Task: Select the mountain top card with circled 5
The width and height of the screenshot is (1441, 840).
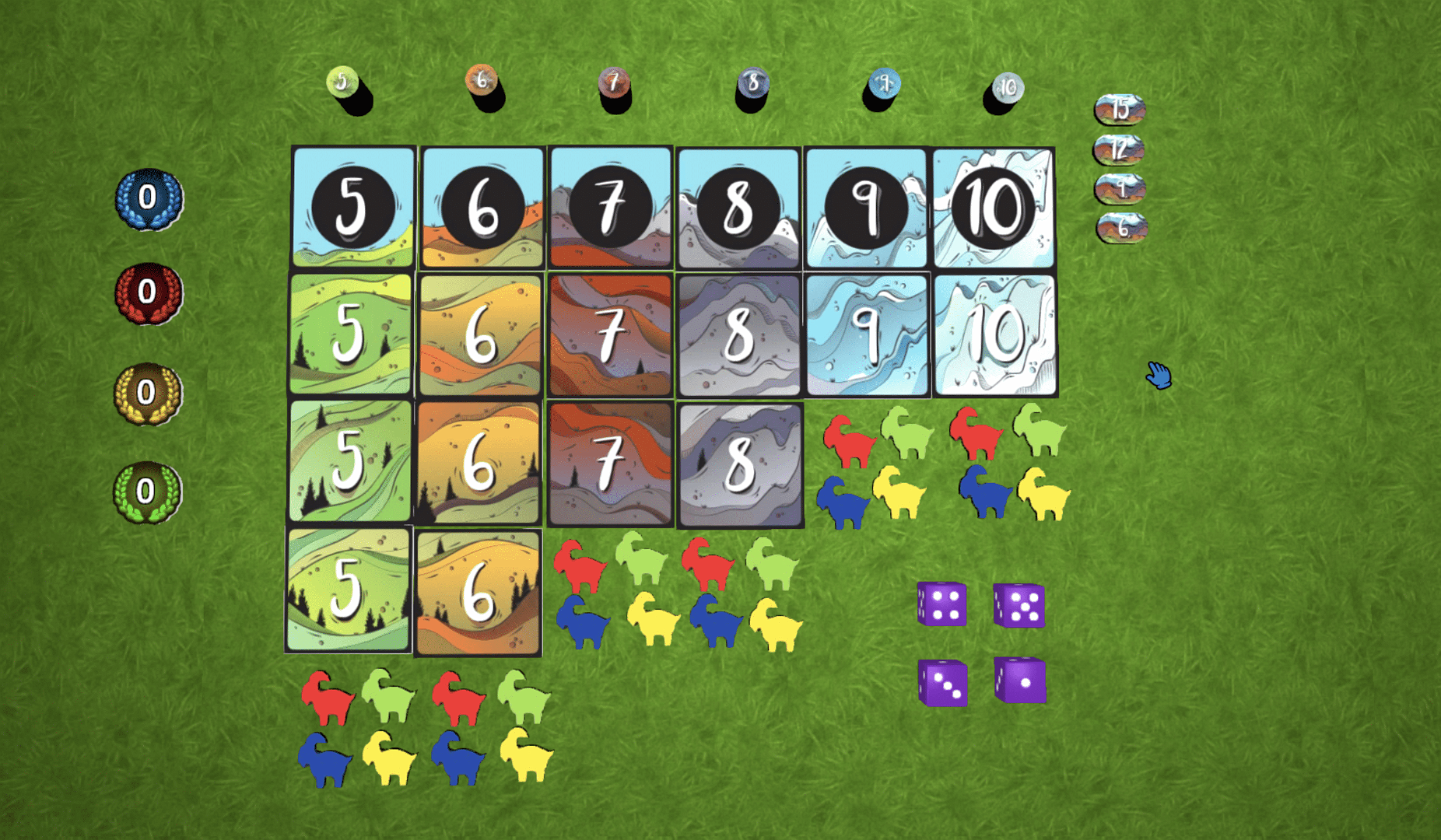Action: tap(353, 208)
